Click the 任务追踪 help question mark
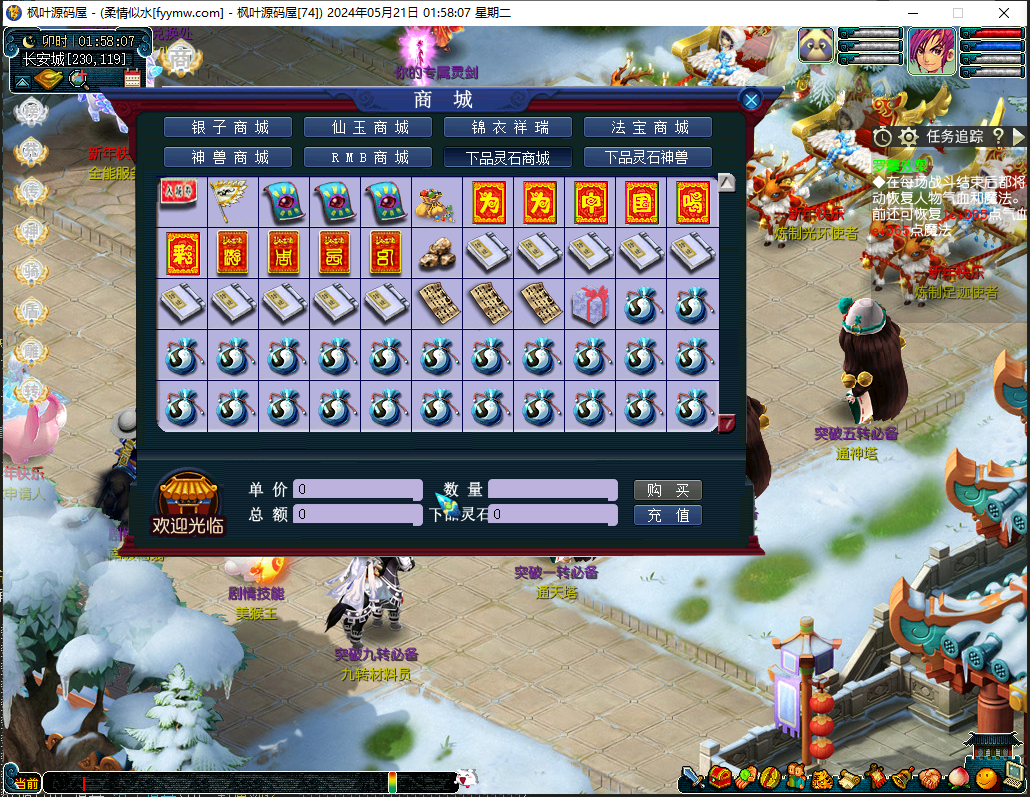Screen dimensions: 1030x797 (998, 136)
